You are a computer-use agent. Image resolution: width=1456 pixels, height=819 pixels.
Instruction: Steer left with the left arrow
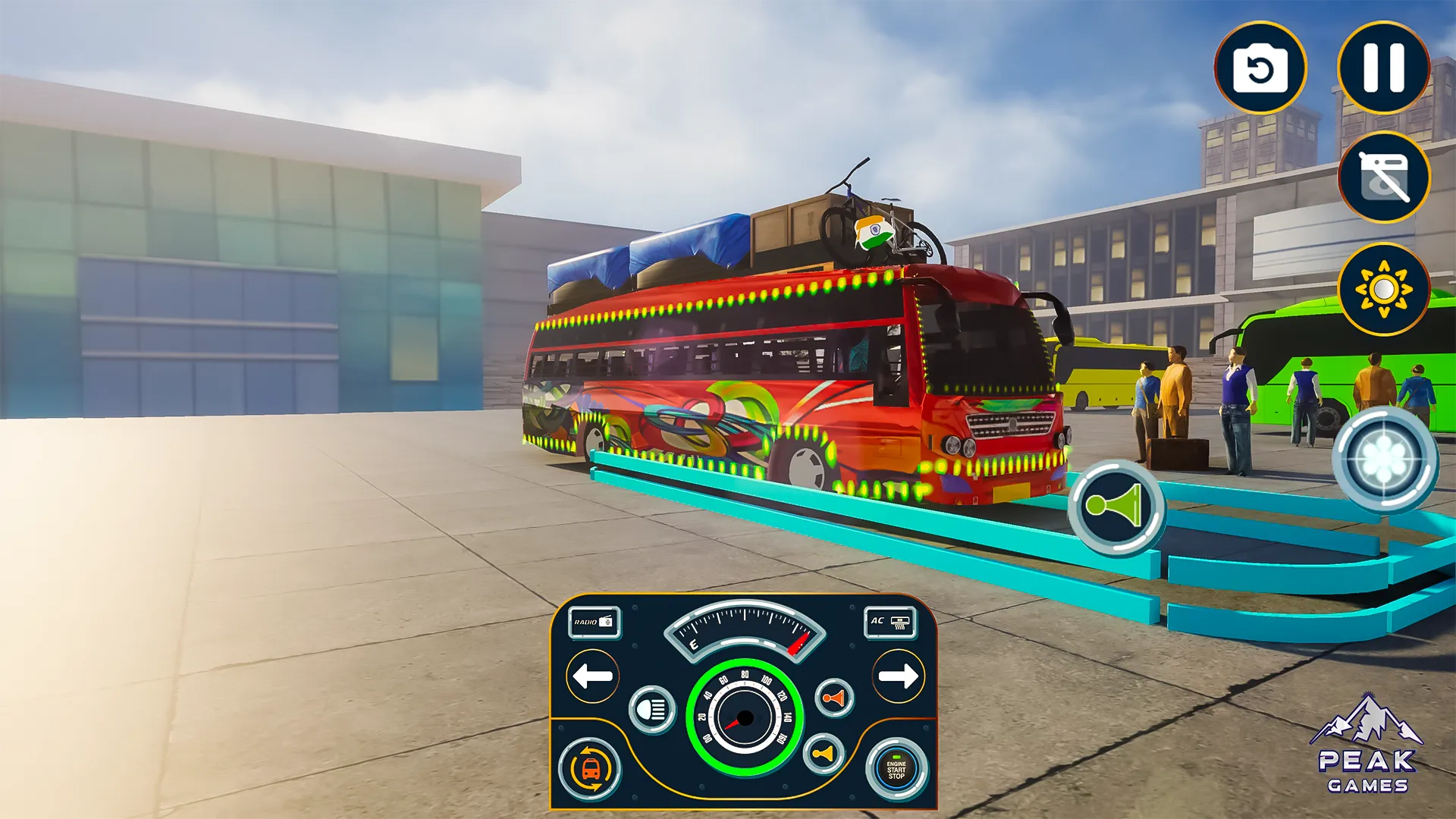[x=593, y=676]
